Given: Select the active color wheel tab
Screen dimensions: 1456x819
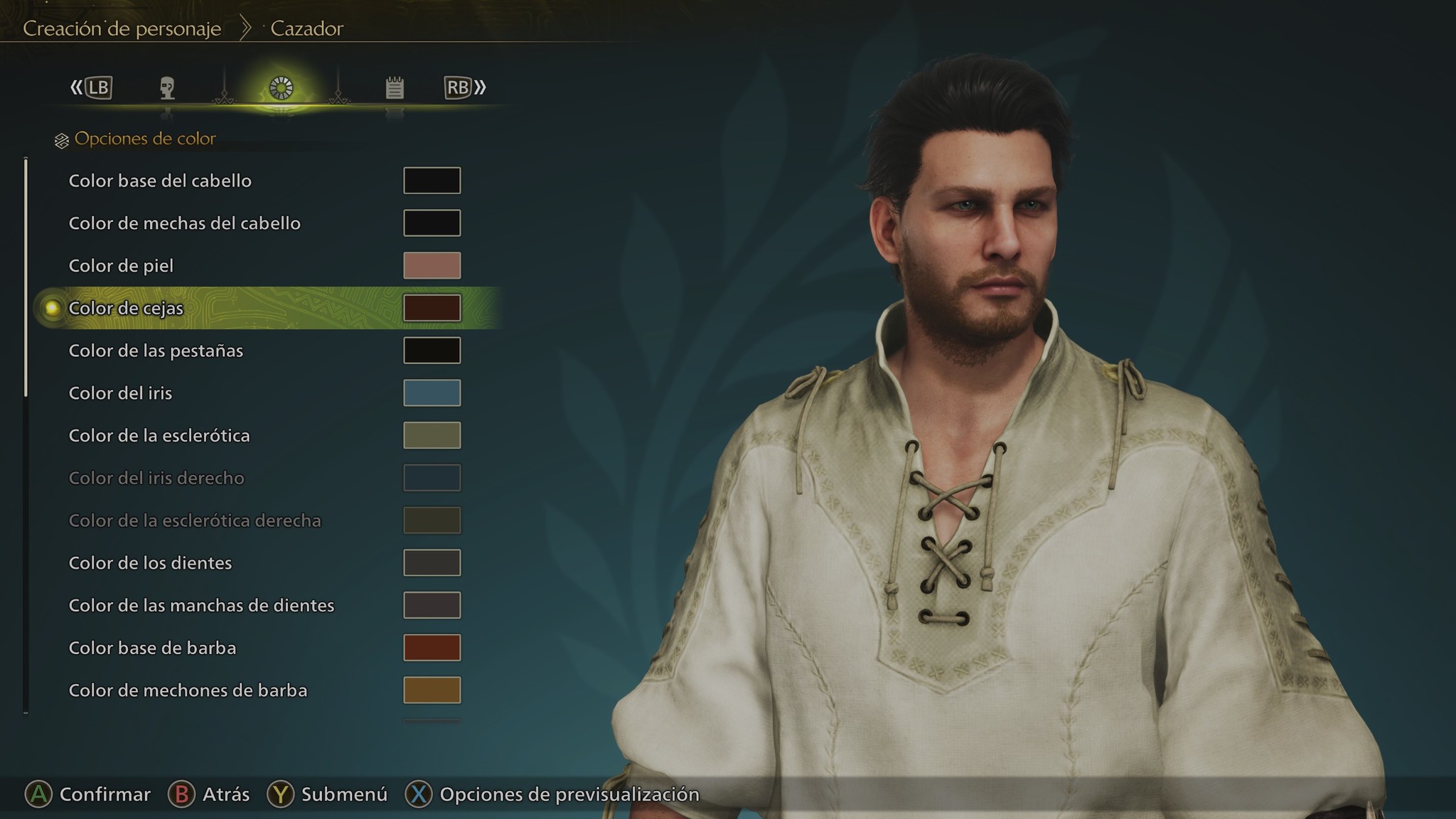Looking at the screenshot, I should tap(281, 88).
